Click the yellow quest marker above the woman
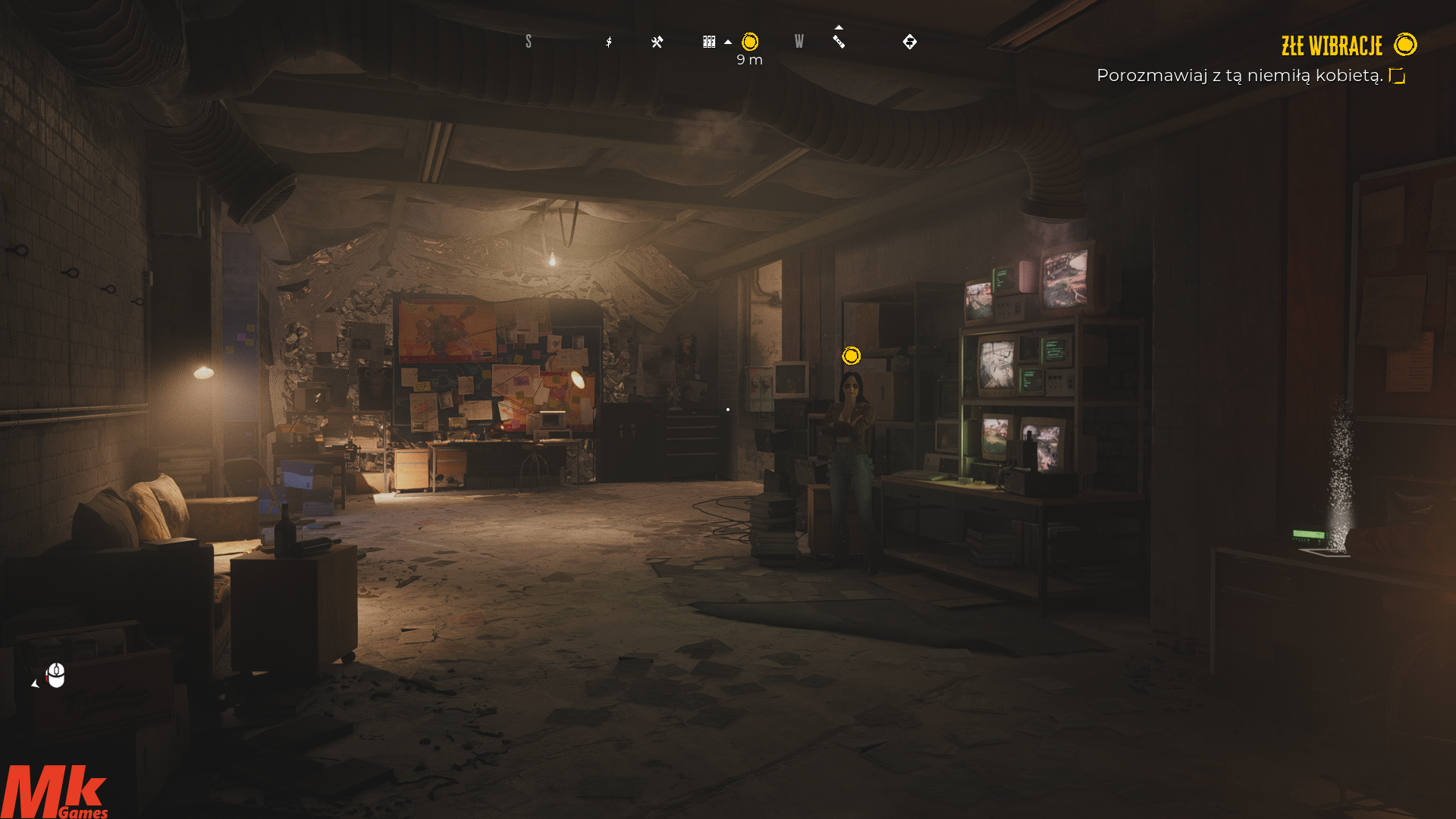 852,356
